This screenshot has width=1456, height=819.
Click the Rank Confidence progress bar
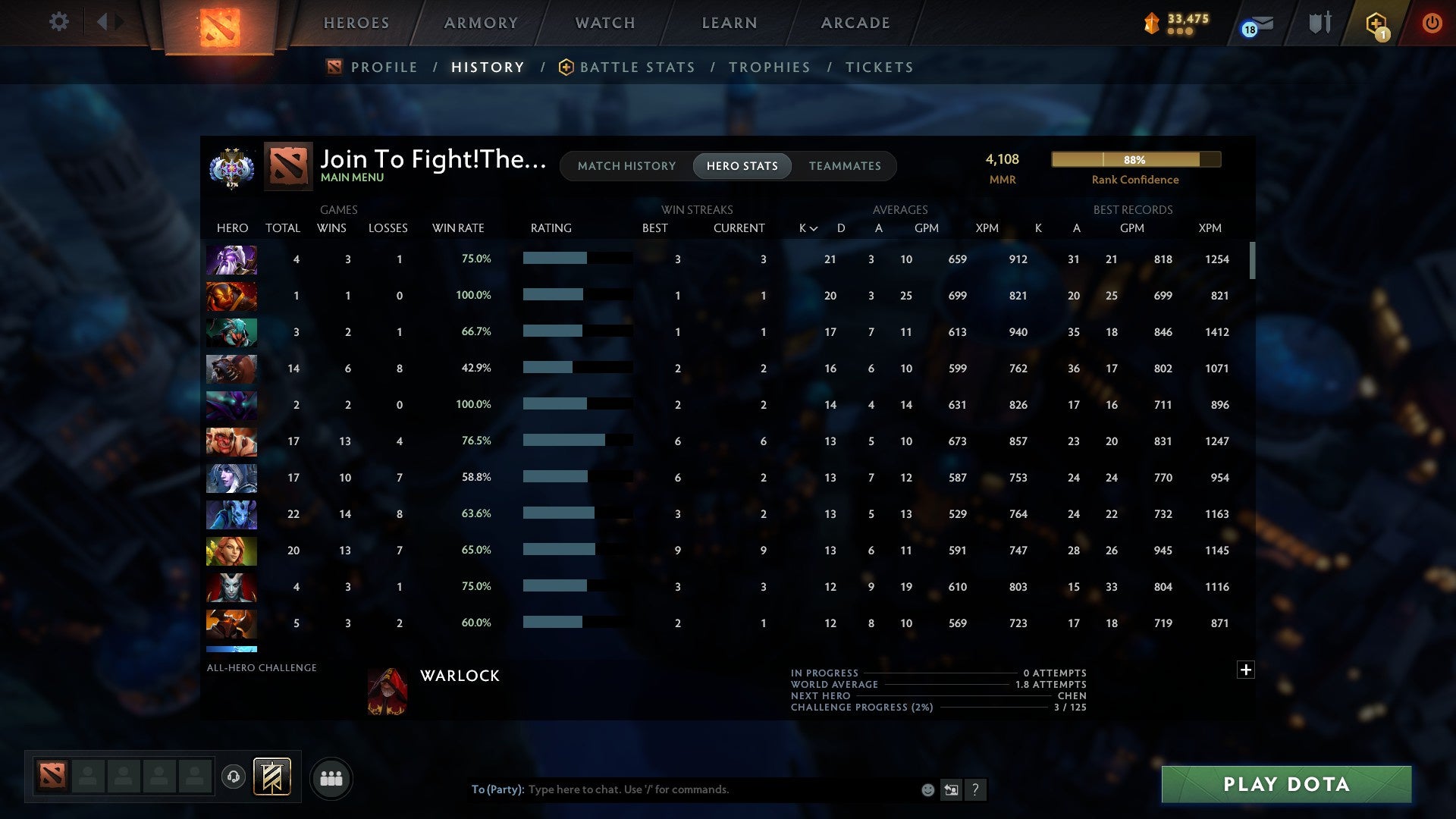(x=1135, y=160)
